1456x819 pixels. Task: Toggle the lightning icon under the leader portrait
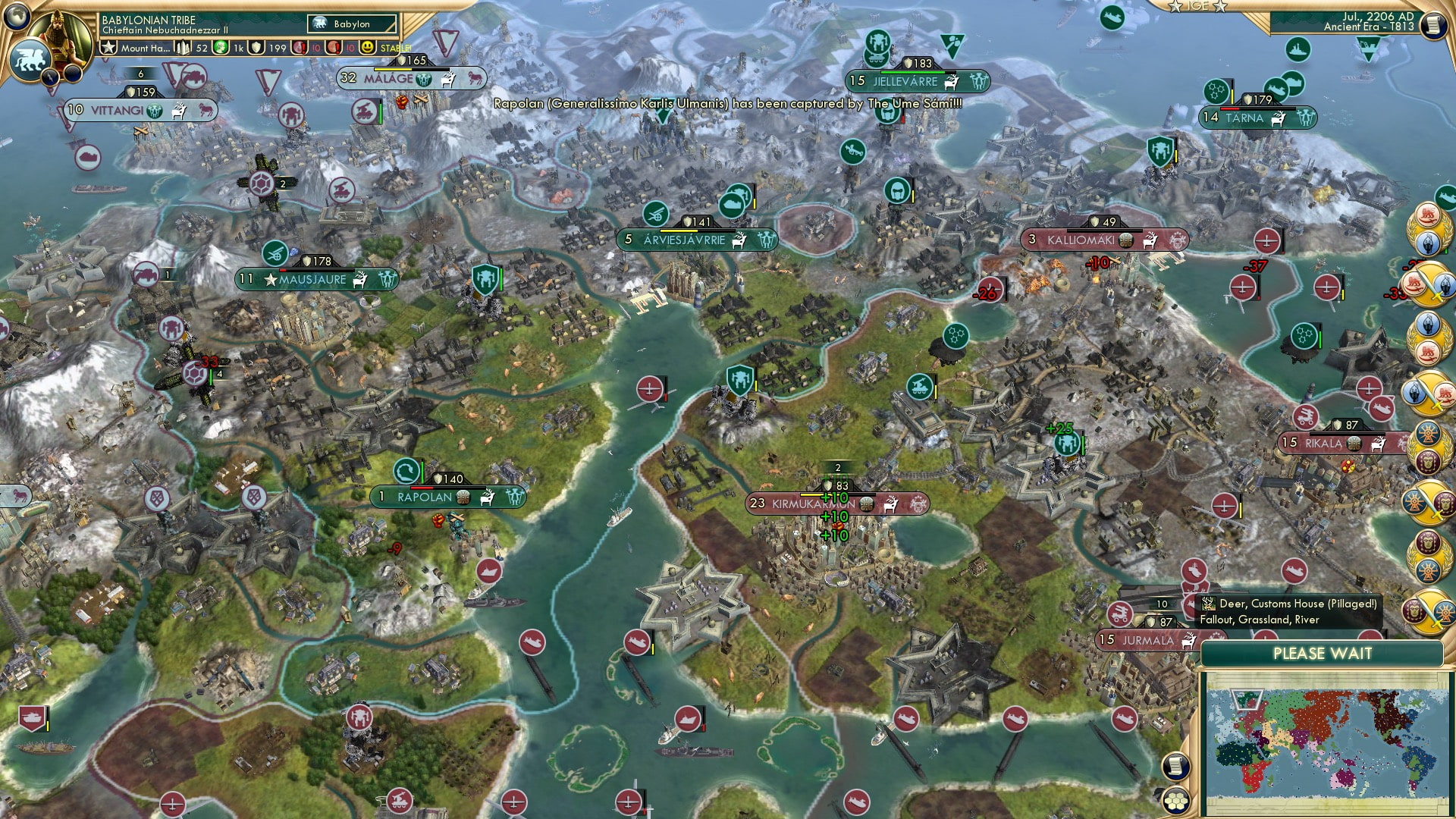pyautogui.click(x=49, y=78)
